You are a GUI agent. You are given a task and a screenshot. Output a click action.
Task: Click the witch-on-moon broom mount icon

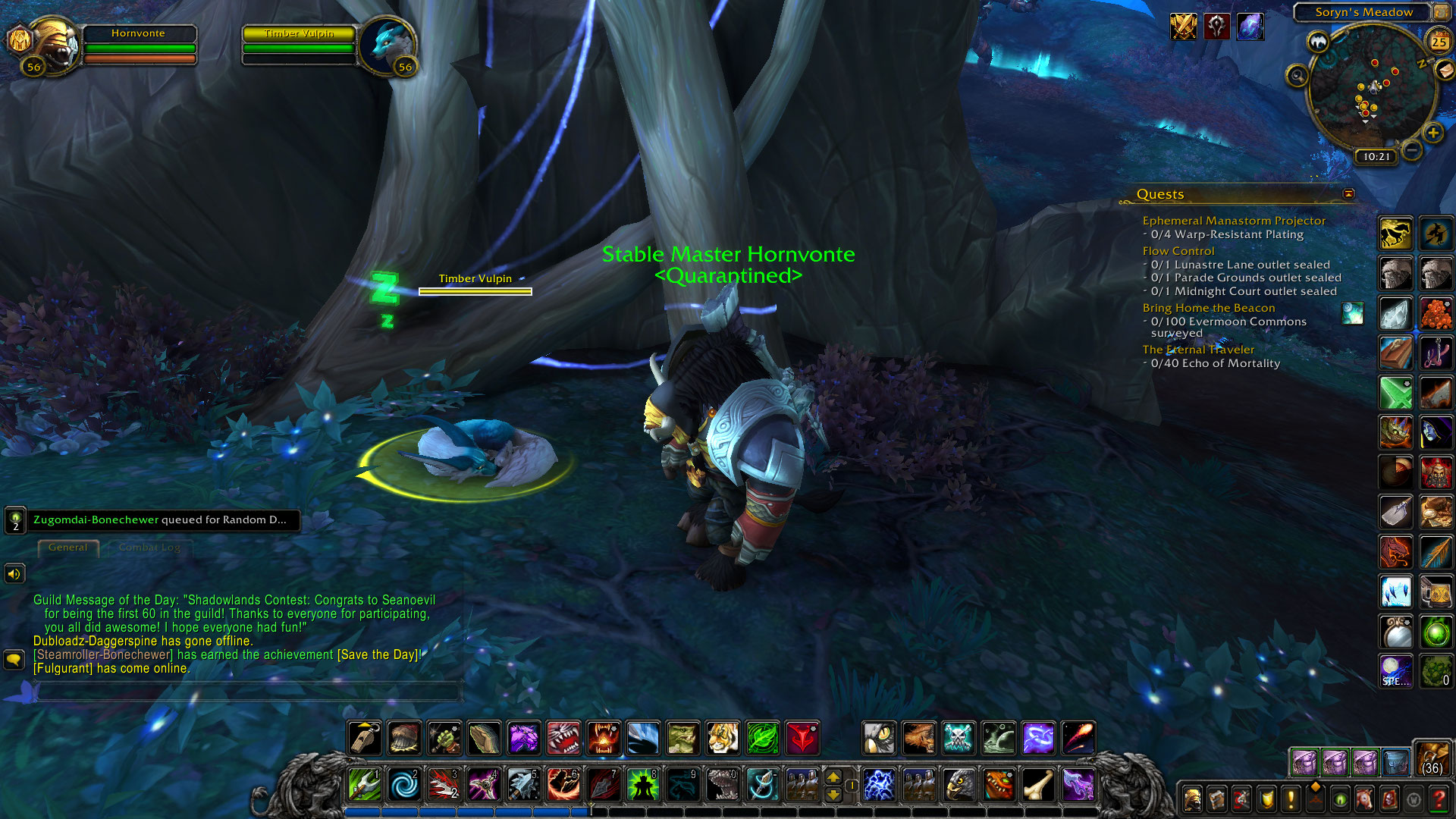[x=1436, y=233]
